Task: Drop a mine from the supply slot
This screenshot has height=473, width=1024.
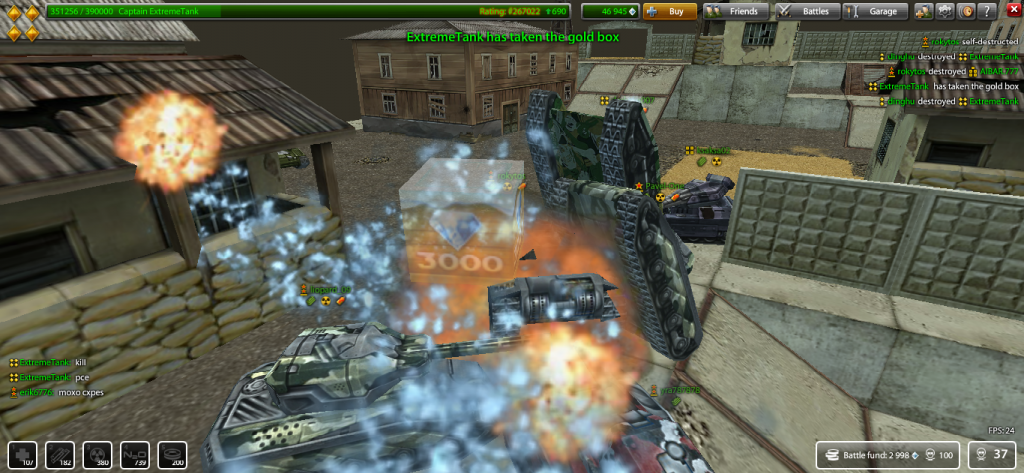Action: pos(173,454)
